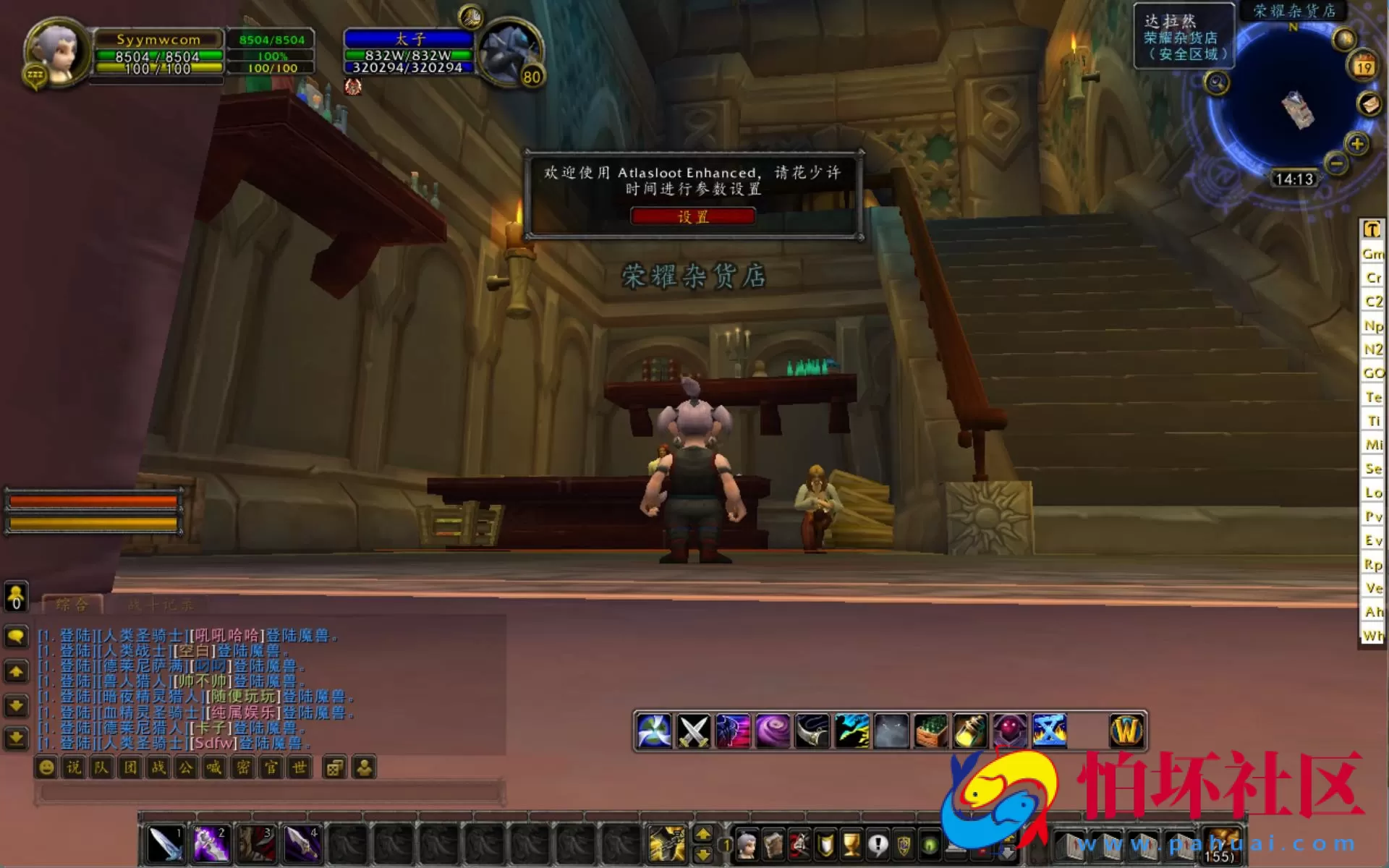Open the achievements trophy icon
The height and width of the screenshot is (868, 1389).
tap(851, 846)
